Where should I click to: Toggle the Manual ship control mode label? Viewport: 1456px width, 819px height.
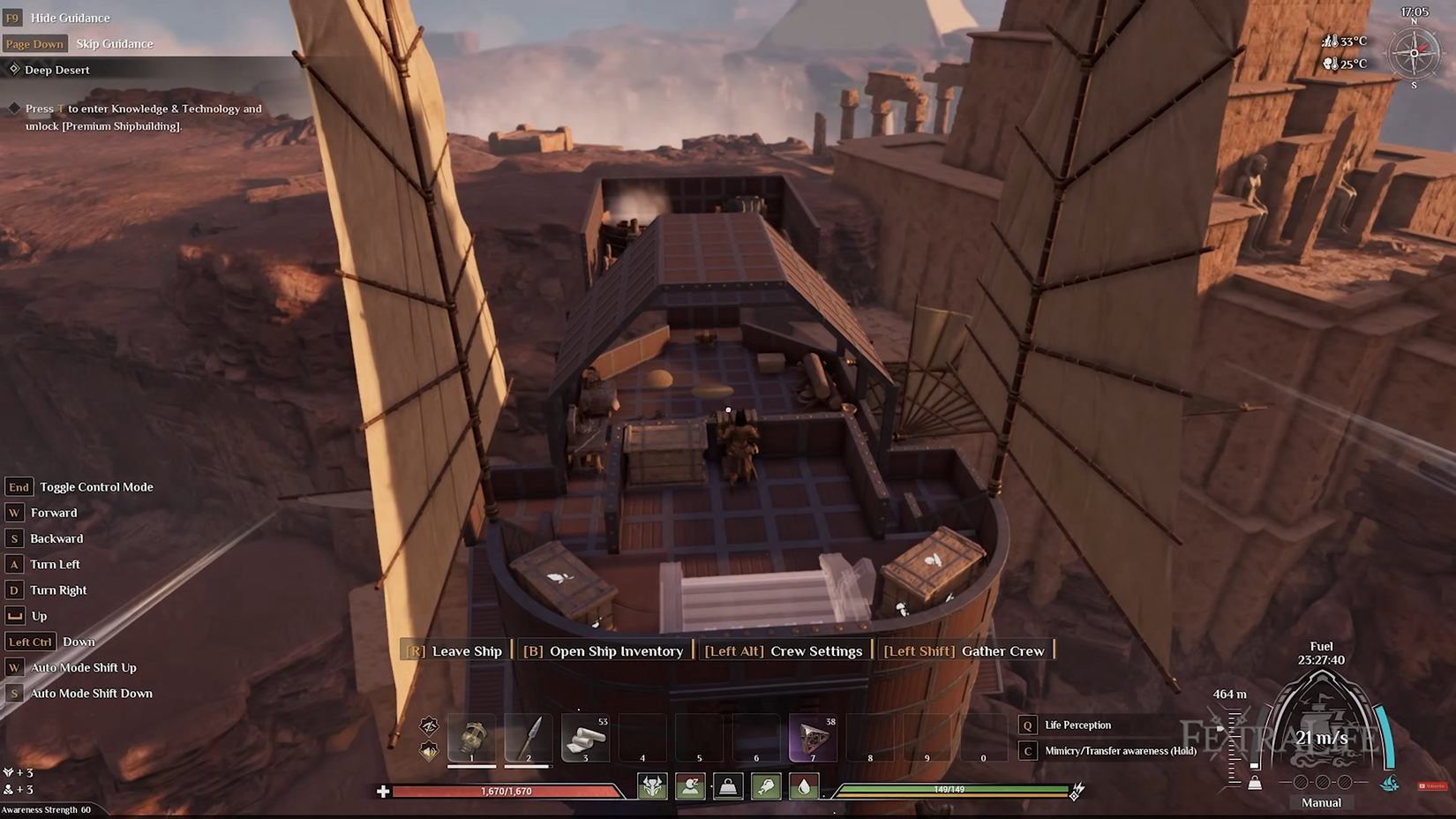1321,802
